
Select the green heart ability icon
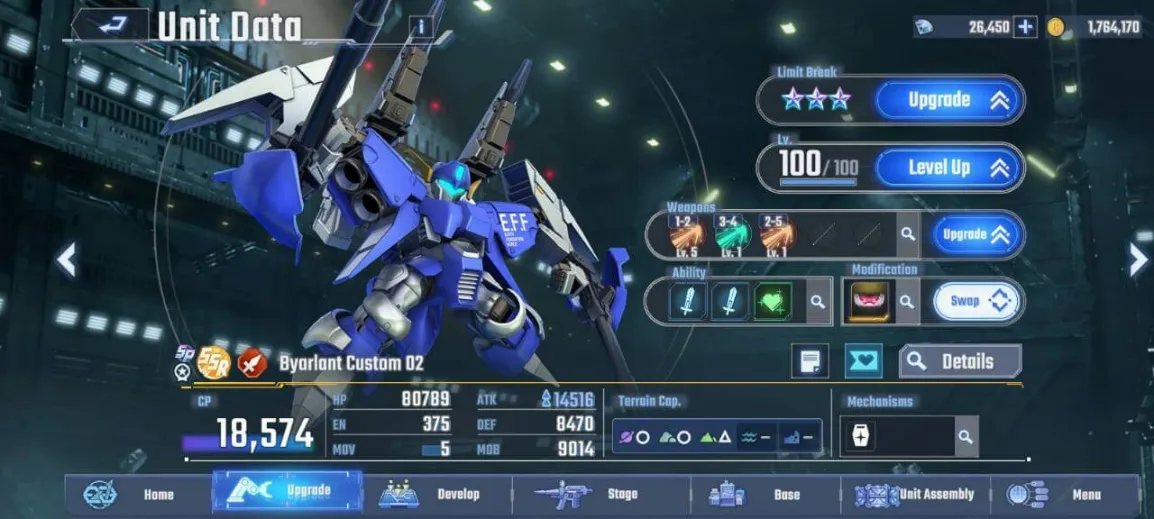coord(772,301)
